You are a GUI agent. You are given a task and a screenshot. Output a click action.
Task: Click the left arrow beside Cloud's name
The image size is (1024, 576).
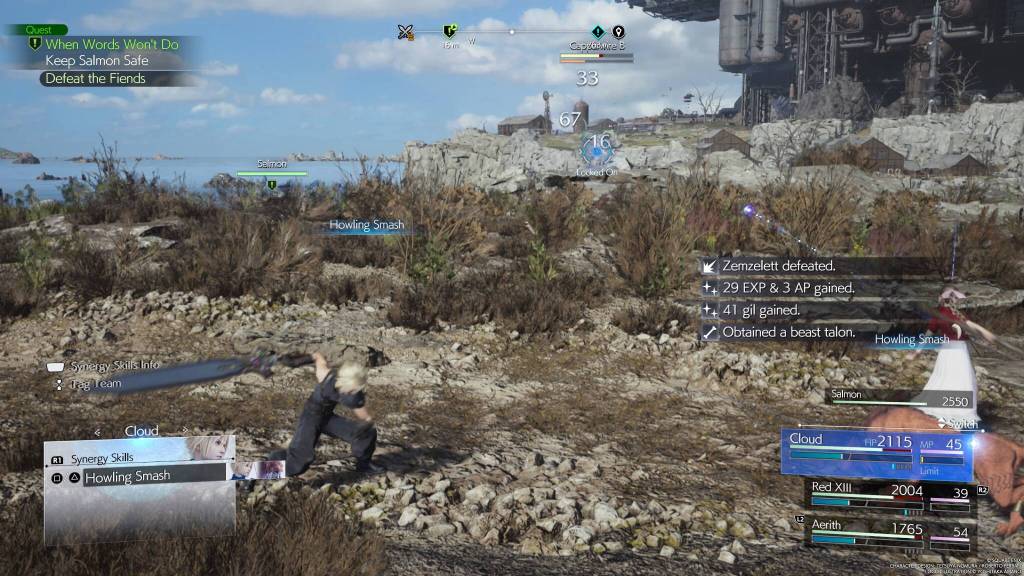point(98,431)
